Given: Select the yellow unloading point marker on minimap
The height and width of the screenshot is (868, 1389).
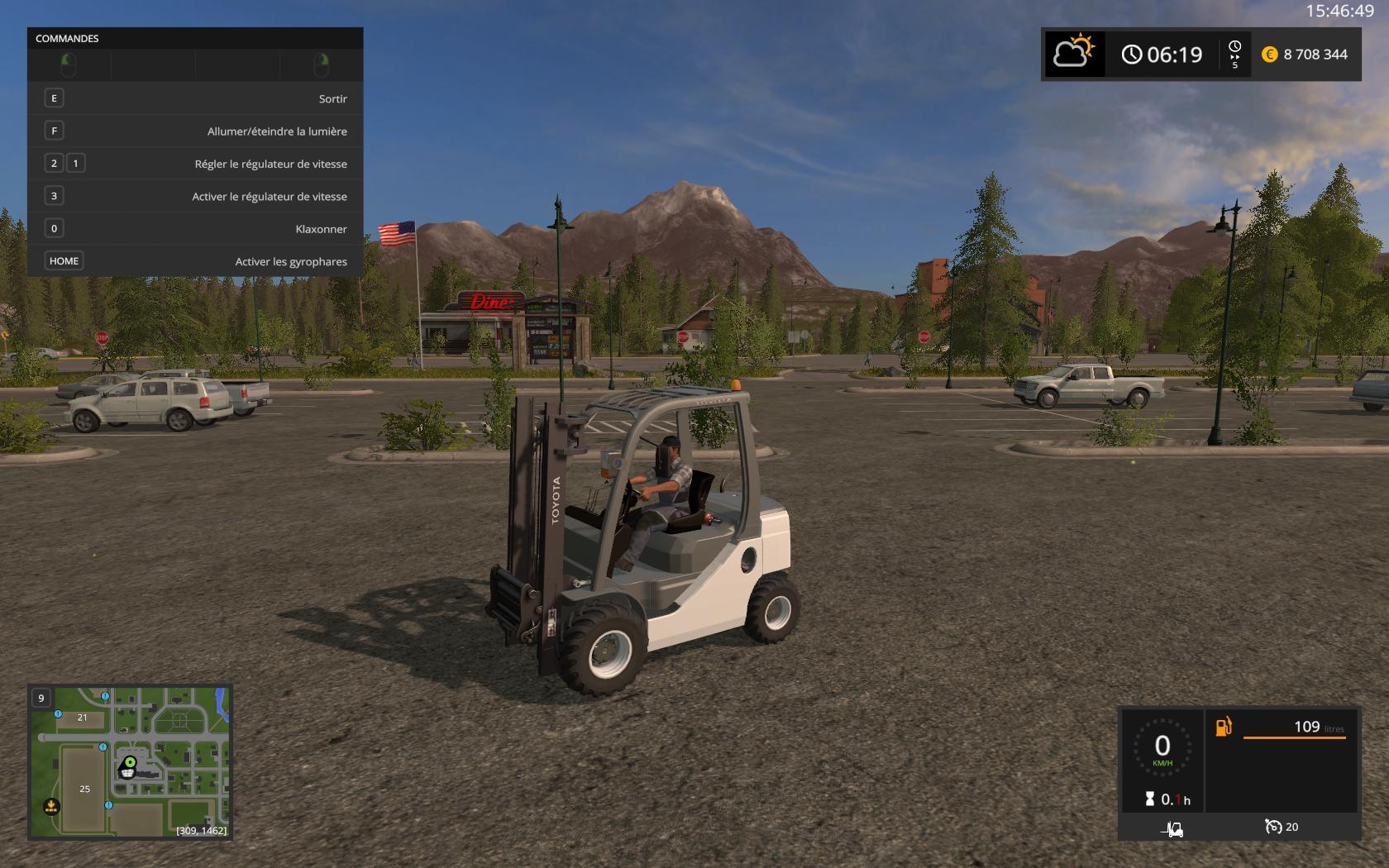Looking at the screenshot, I should coord(51,805).
